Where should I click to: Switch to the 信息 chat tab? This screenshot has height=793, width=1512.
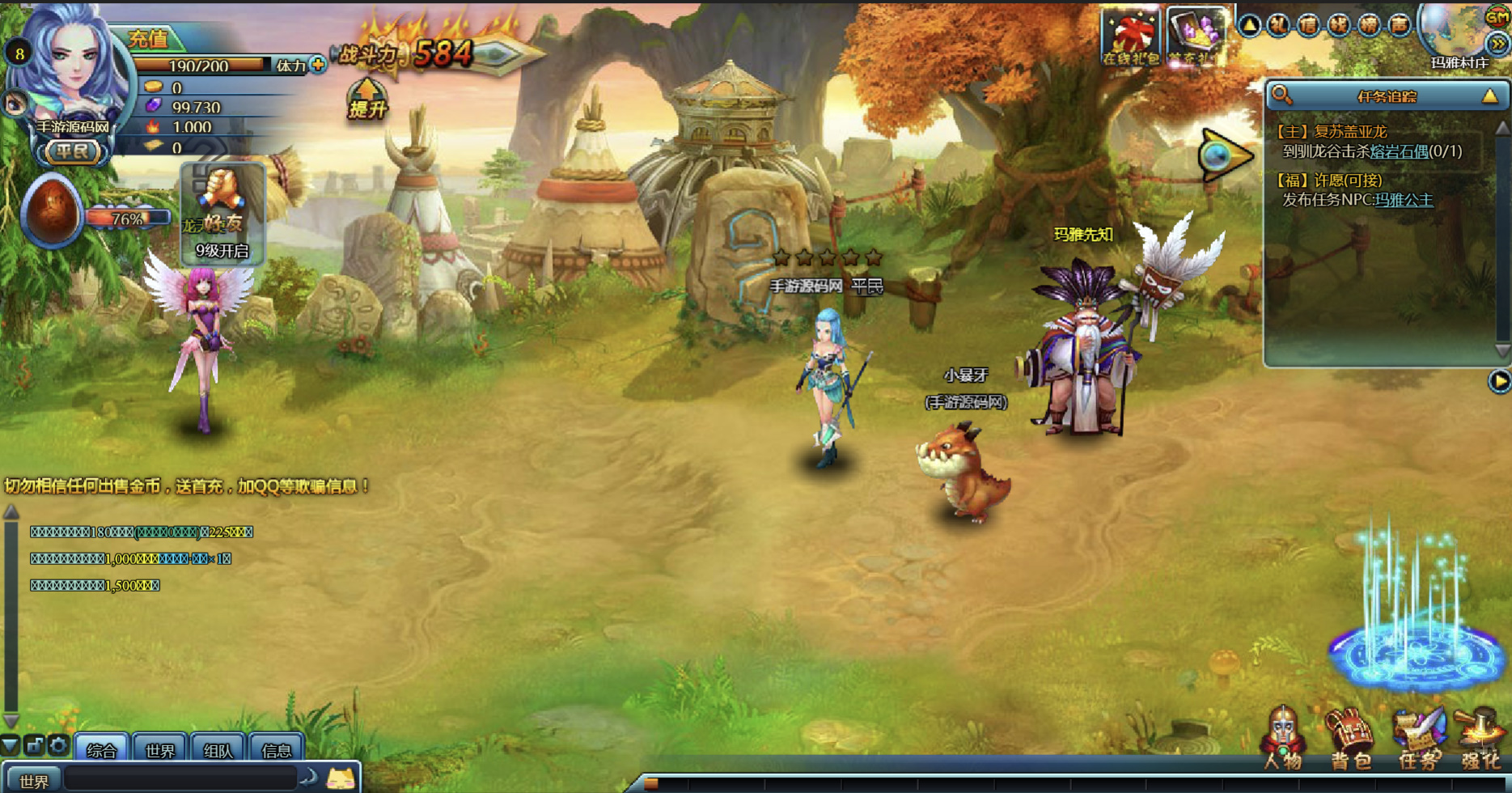276,749
